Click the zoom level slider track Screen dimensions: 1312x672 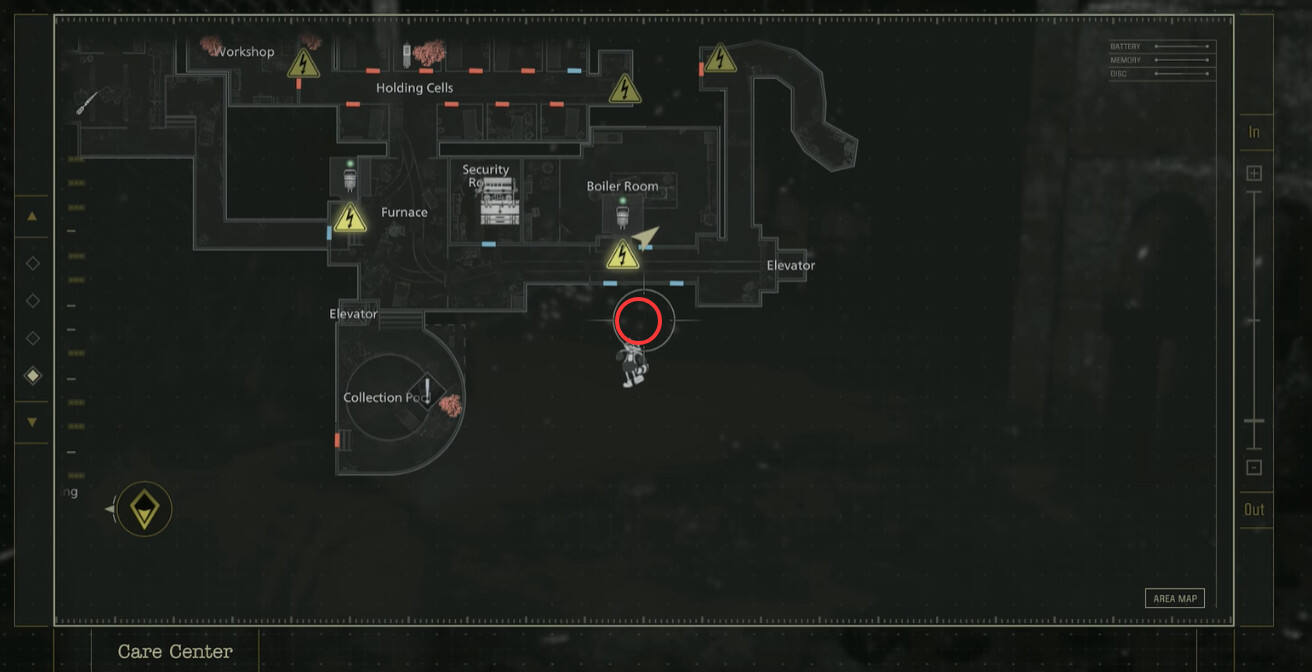1254,320
